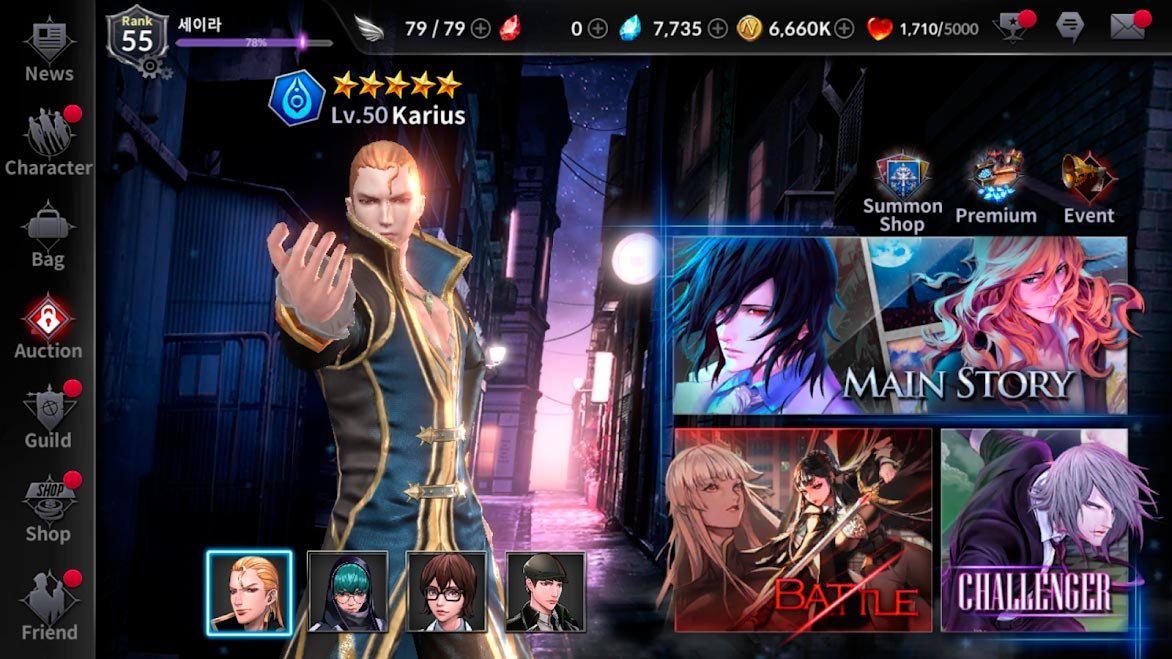Select the brown-haired glasses character portrait
This screenshot has width=1172, height=659.
tap(446, 592)
